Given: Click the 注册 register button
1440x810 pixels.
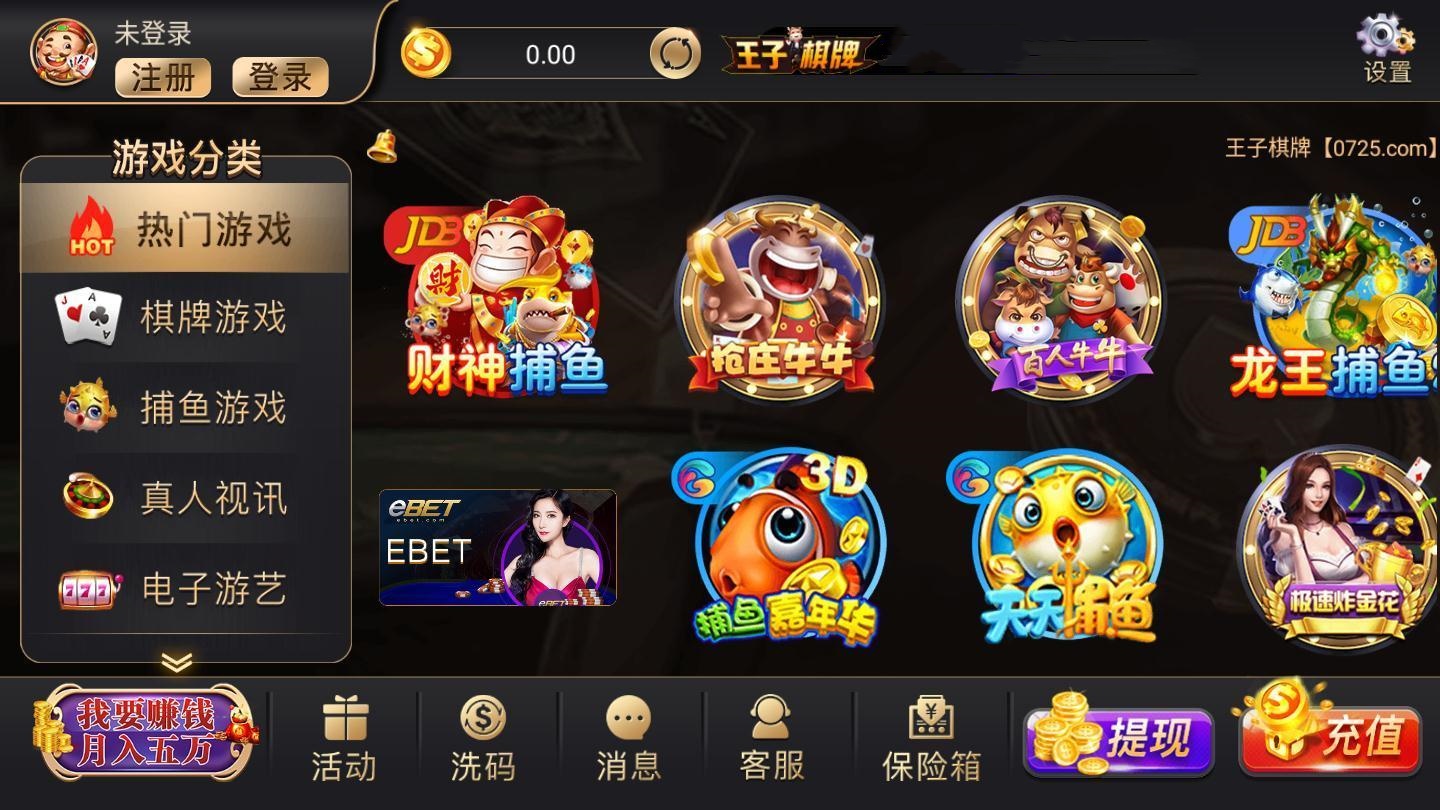Looking at the screenshot, I should tap(162, 77).
